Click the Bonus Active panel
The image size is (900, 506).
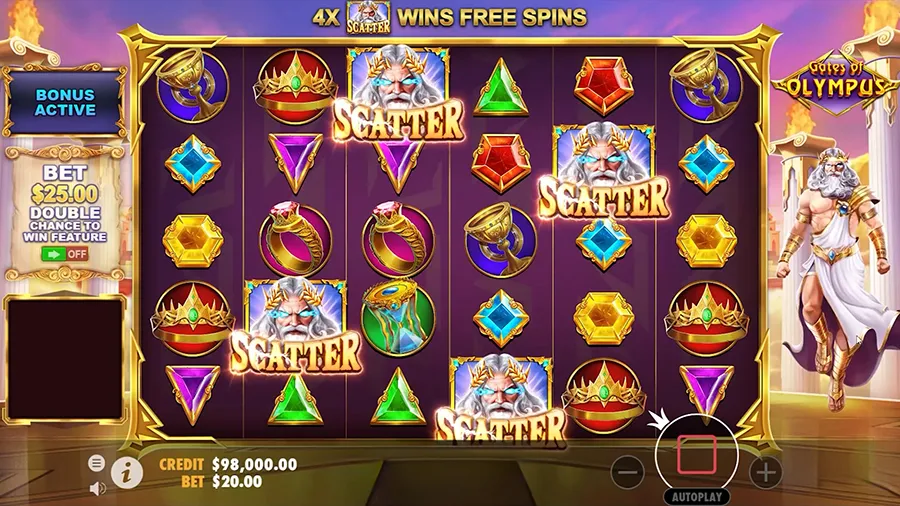point(65,102)
